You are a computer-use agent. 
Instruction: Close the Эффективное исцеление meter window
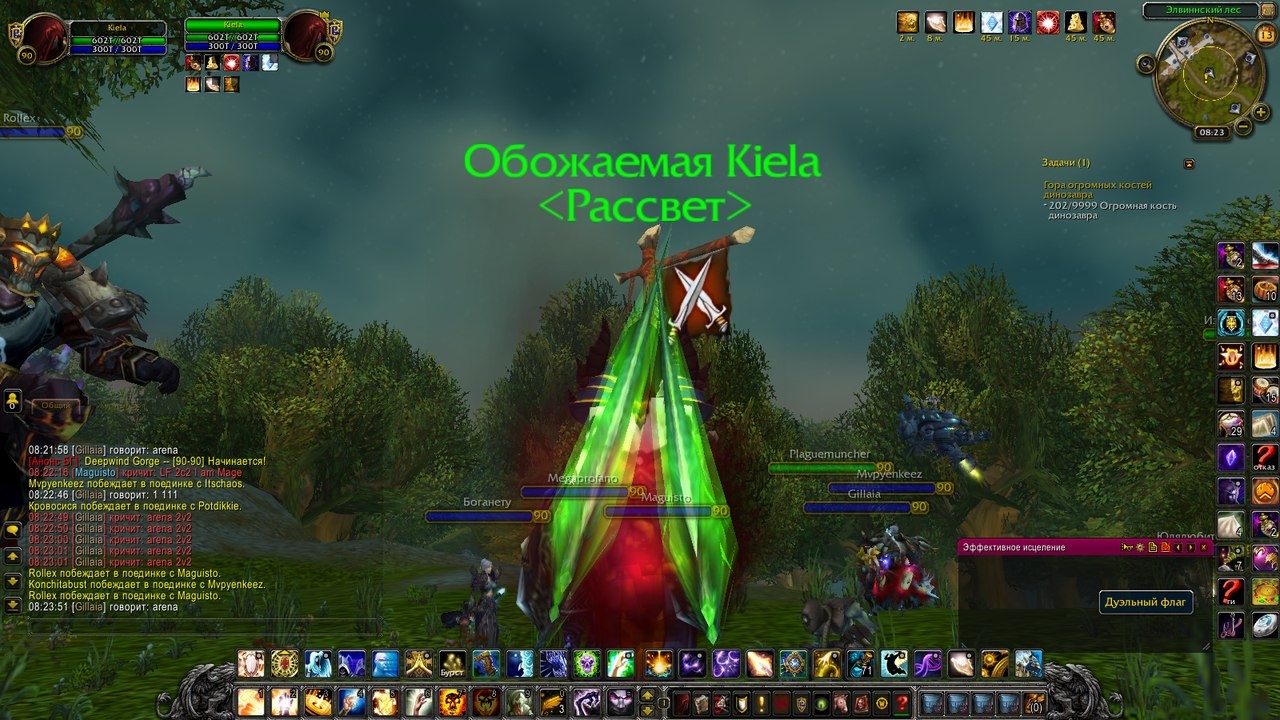1204,547
